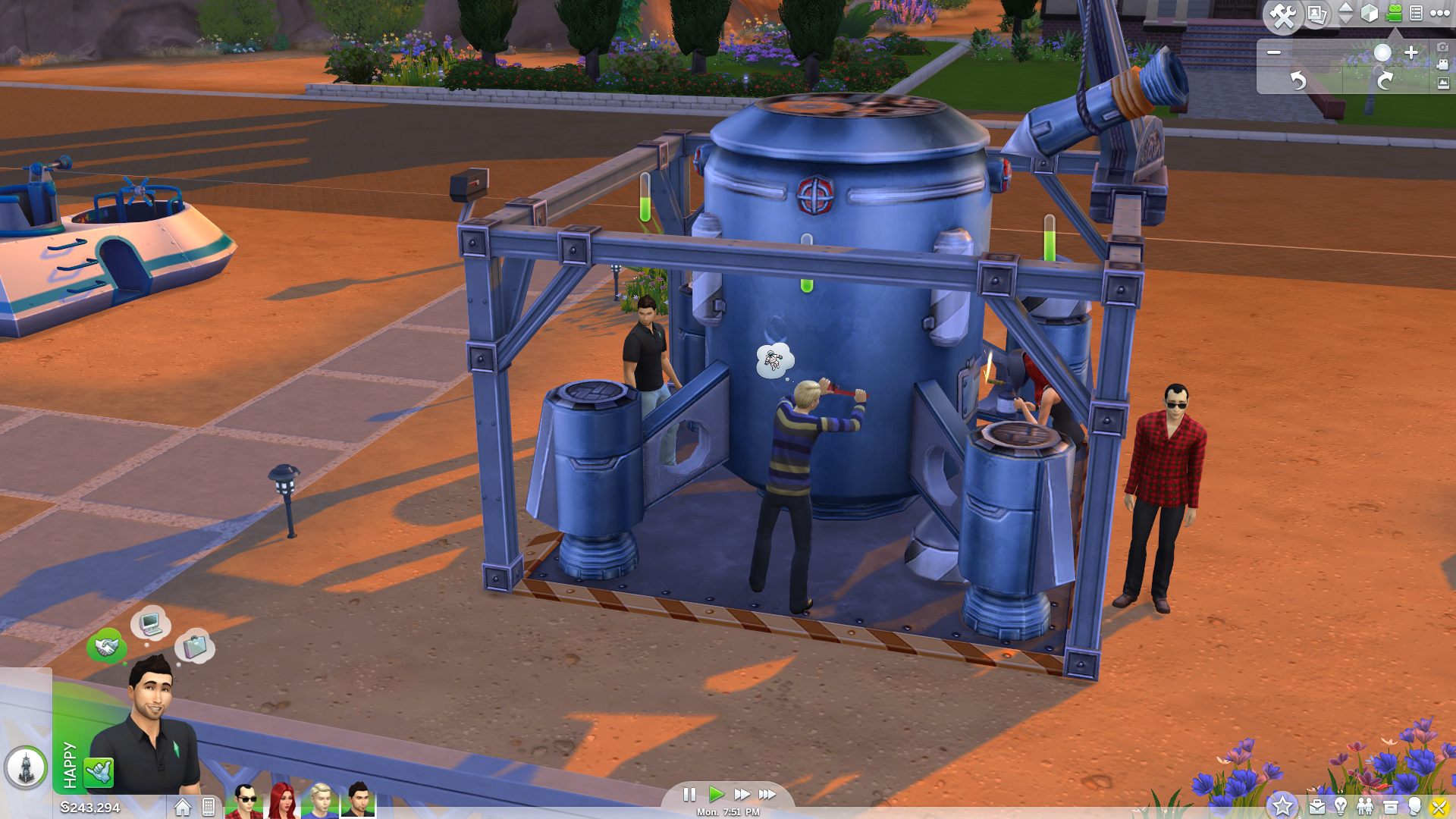Image resolution: width=1456 pixels, height=819 pixels.
Task: Toggle the walls view cube
Action: [1369, 14]
